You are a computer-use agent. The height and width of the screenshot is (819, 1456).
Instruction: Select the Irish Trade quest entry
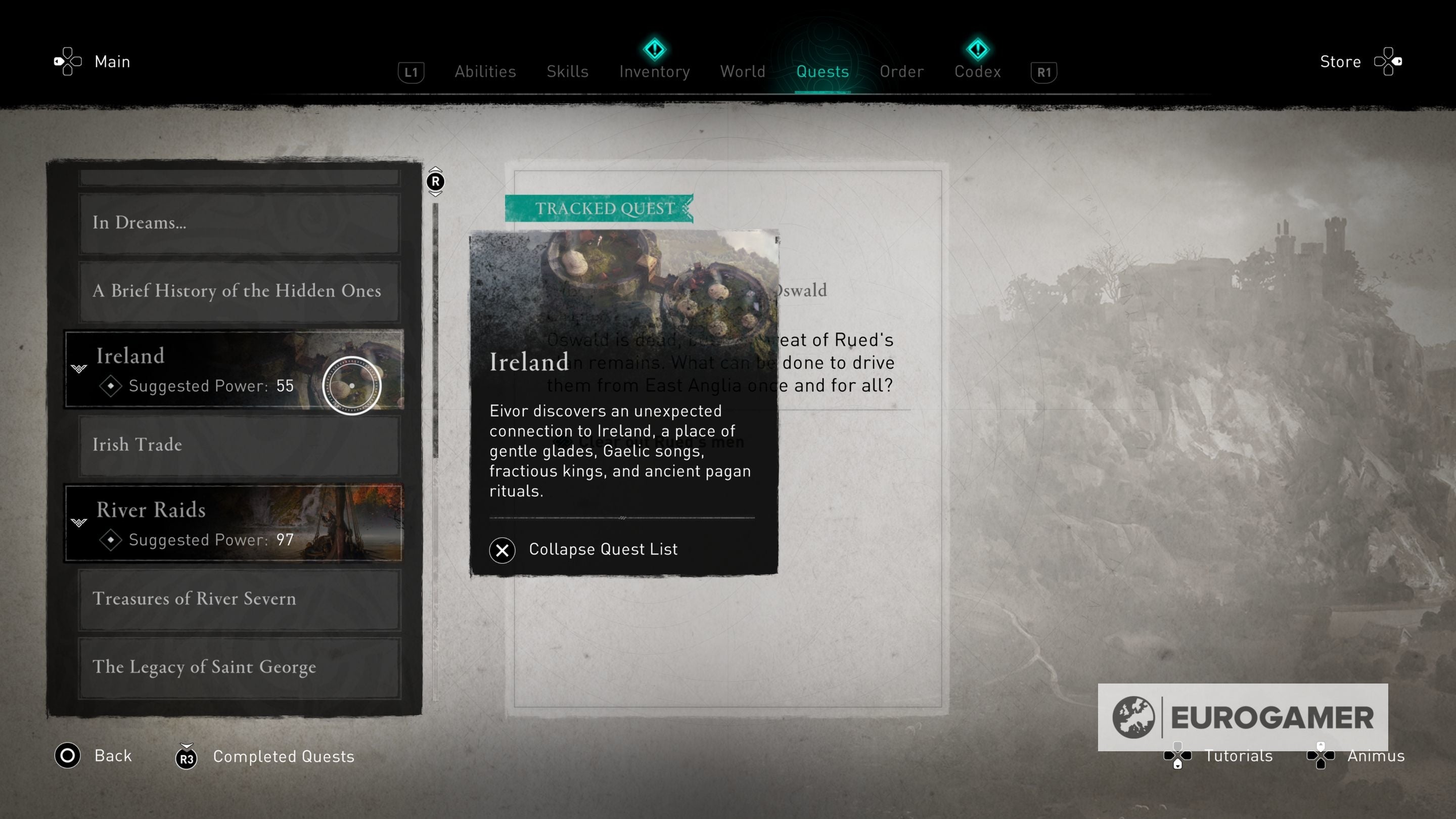click(x=238, y=445)
